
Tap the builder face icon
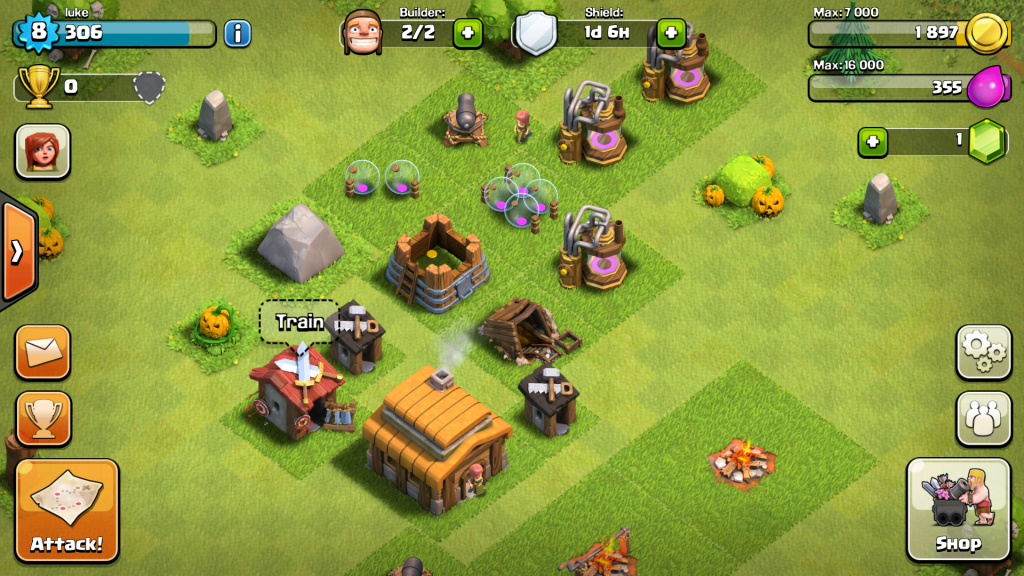362,33
